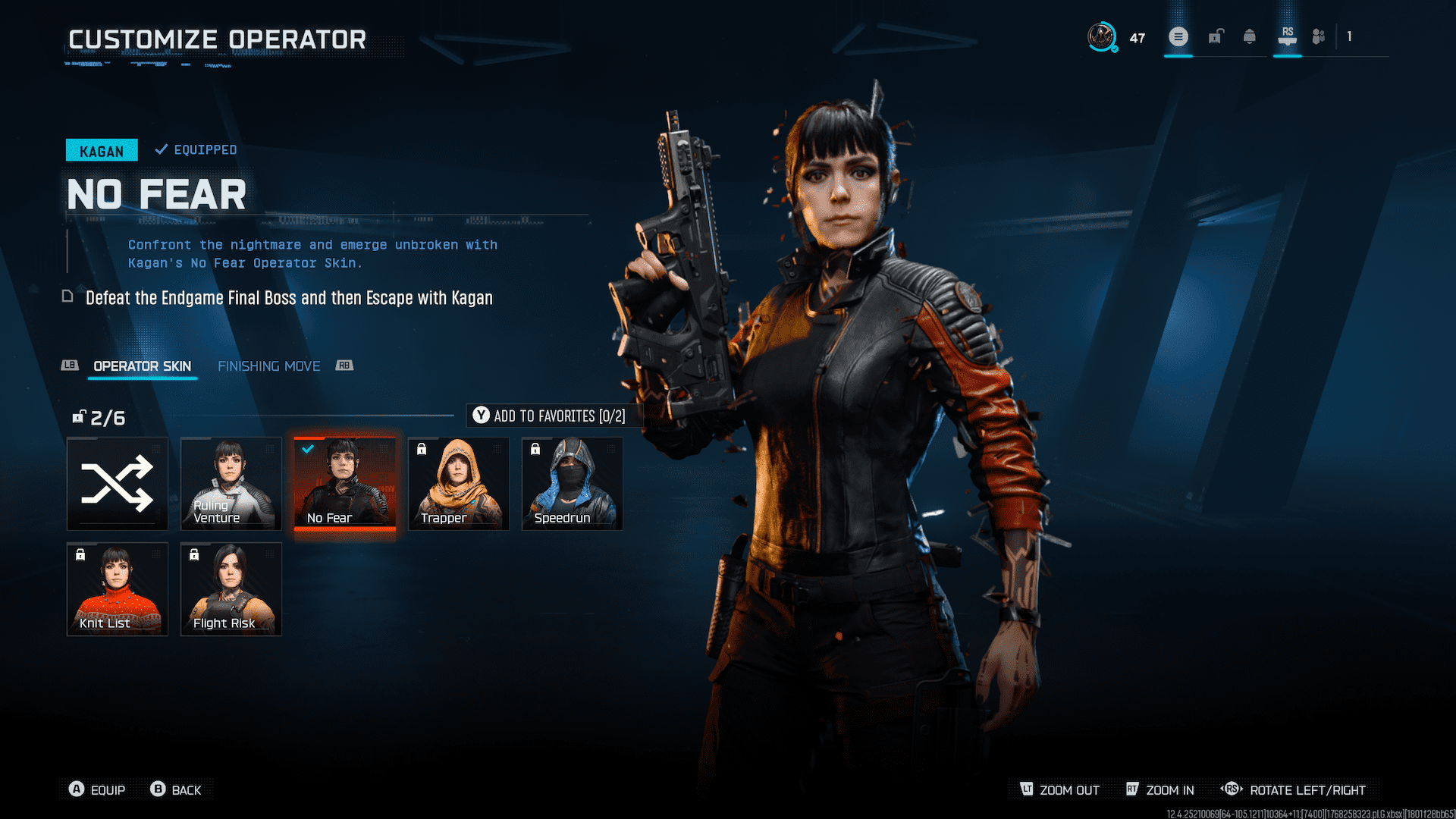The height and width of the screenshot is (819, 1456).
Task: Zoom out from the operator
Action: [1060, 789]
